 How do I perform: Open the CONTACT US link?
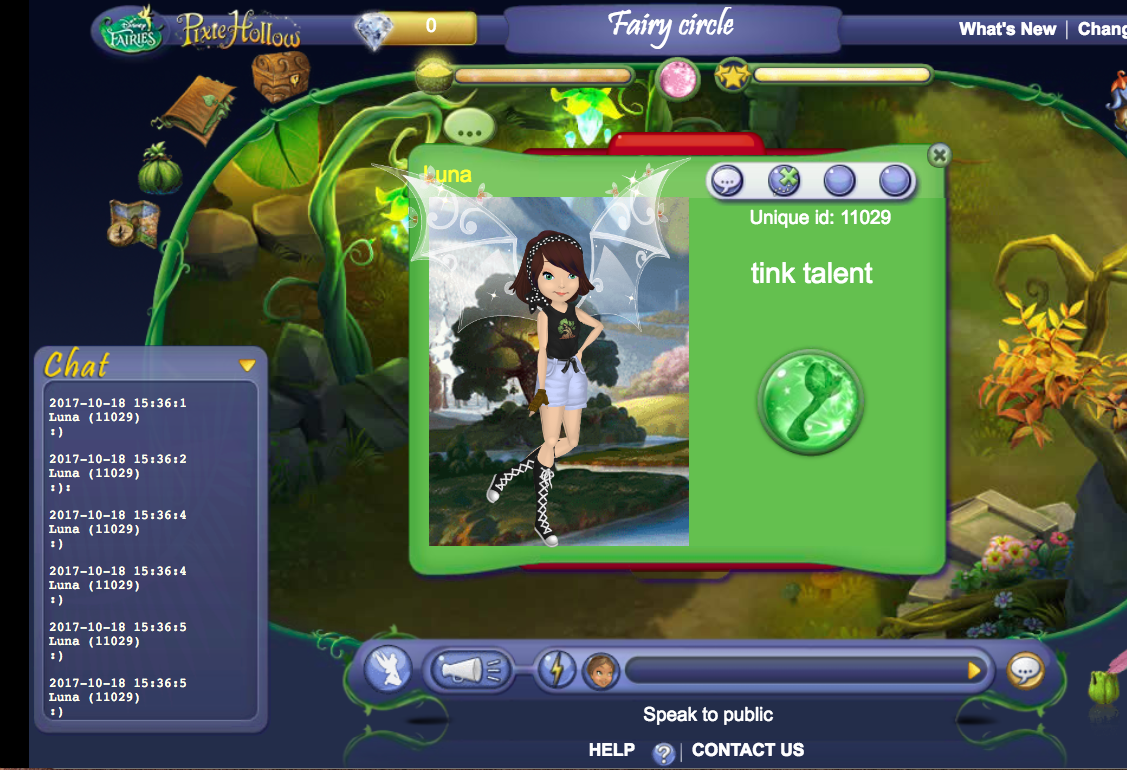click(747, 750)
